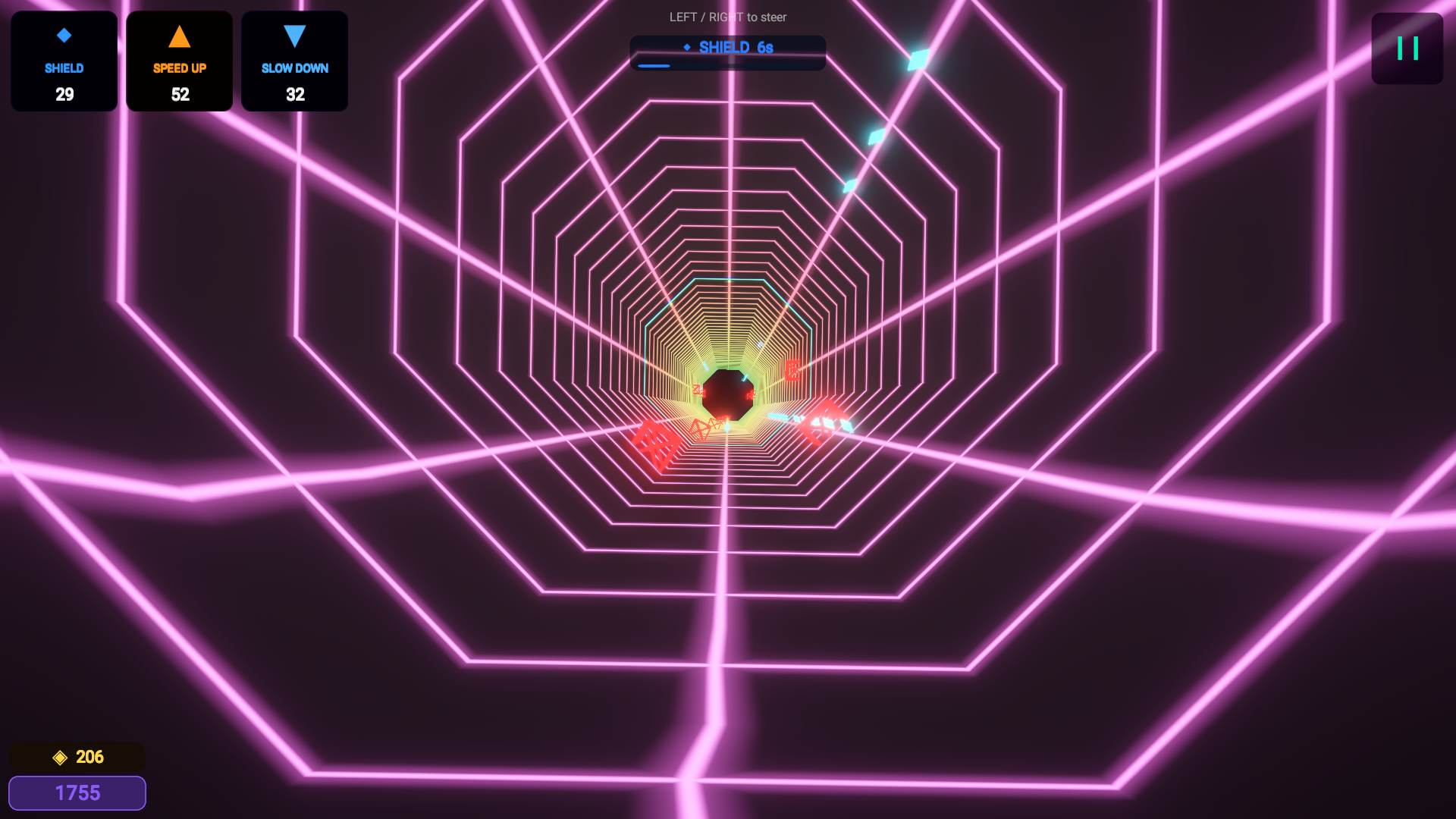Disable the Slow Down power-up card
1456x819 pixels.
(x=294, y=61)
